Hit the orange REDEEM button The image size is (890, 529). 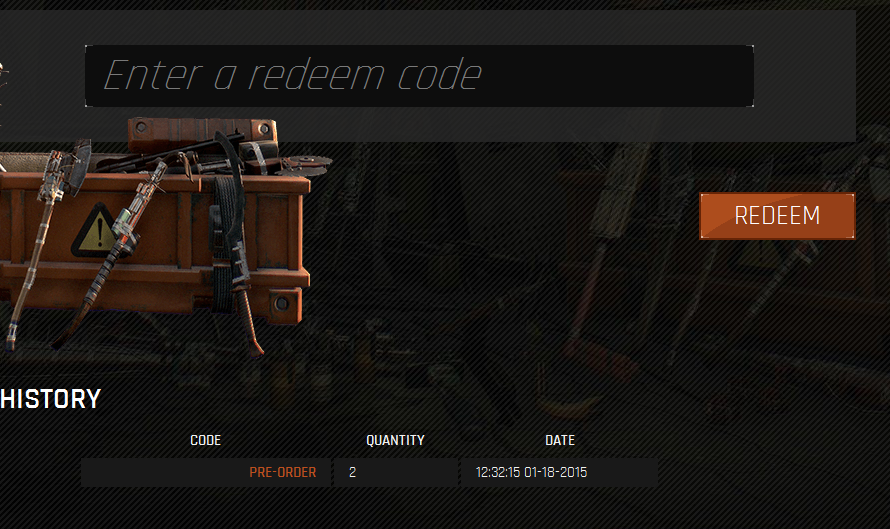coord(777,216)
